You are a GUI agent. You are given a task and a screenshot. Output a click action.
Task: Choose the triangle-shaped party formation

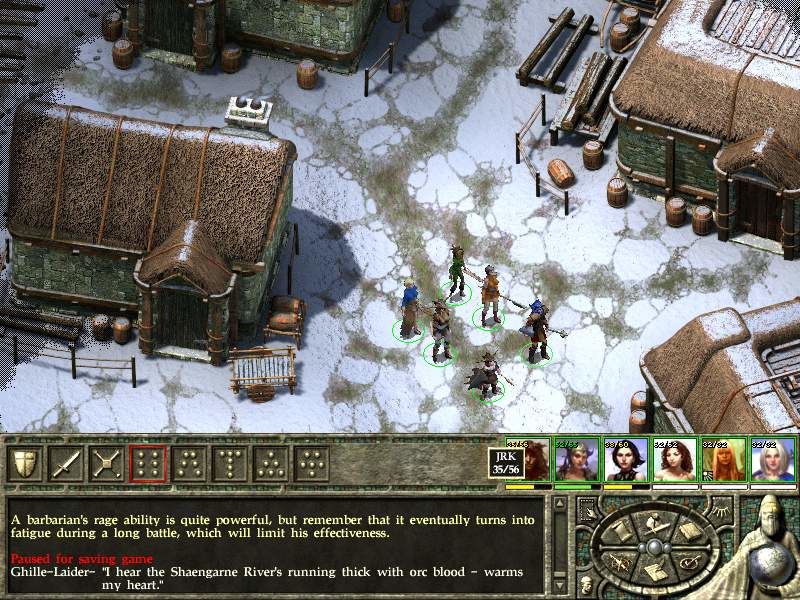[x=270, y=463]
